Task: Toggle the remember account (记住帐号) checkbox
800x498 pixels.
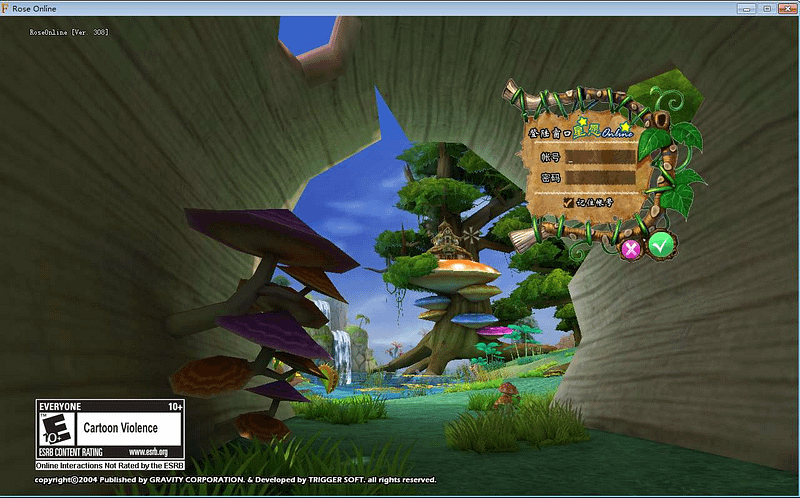Action: click(569, 201)
